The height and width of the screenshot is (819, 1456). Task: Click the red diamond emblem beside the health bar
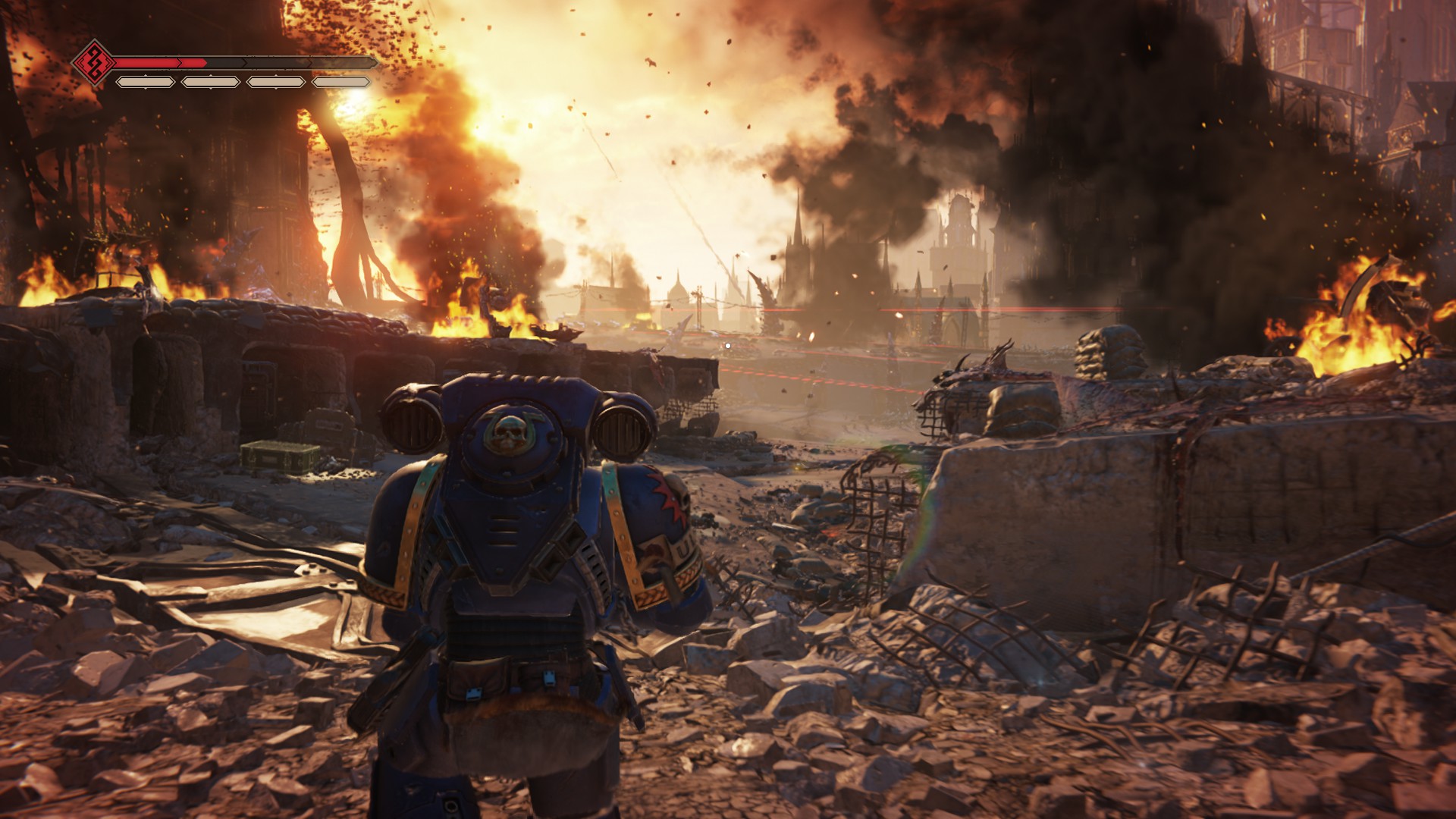pos(94,62)
